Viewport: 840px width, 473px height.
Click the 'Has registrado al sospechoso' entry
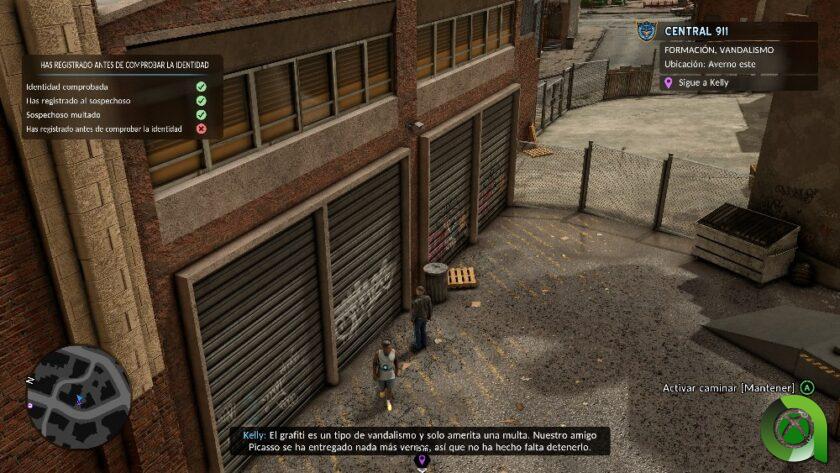pyautogui.click(x=78, y=101)
